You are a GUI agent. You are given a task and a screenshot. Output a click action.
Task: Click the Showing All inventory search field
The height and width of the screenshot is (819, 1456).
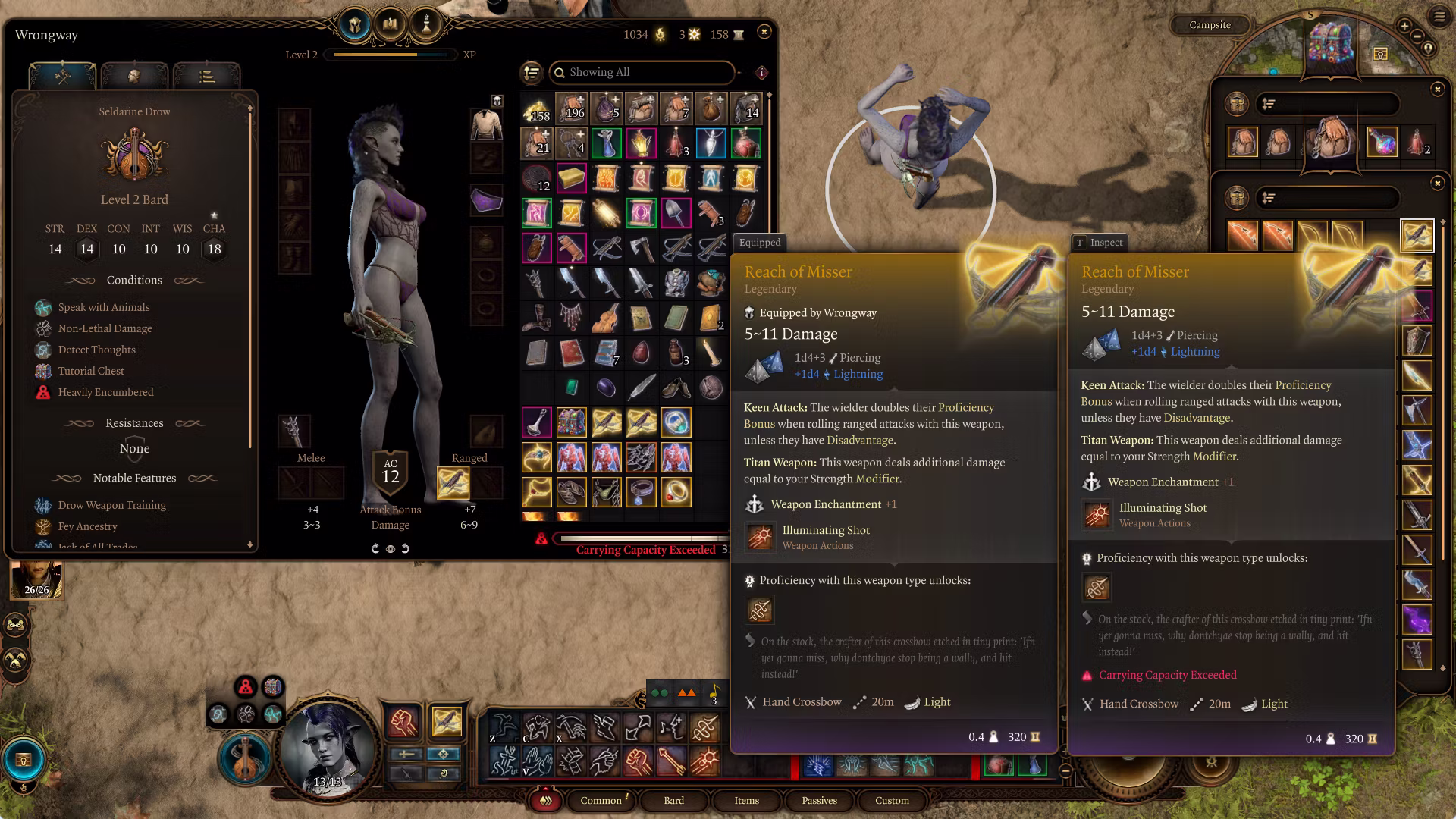pyautogui.click(x=645, y=72)
